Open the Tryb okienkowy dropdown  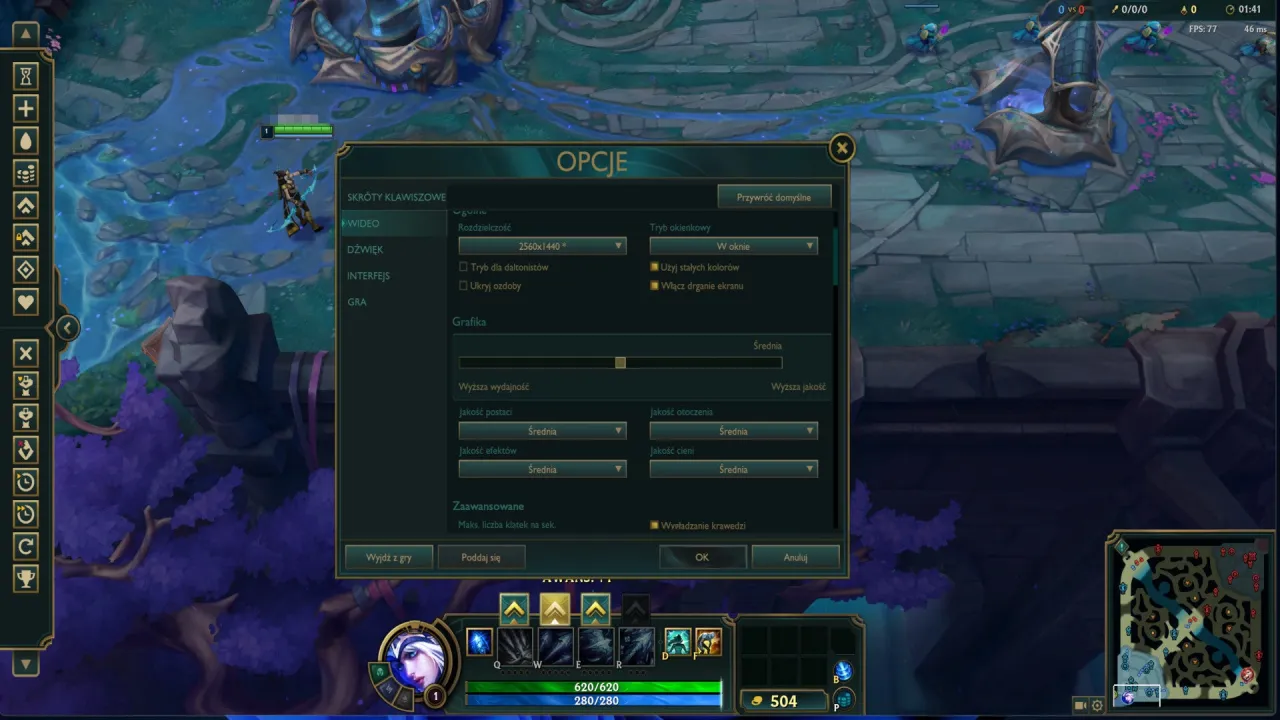click(734, 245)
